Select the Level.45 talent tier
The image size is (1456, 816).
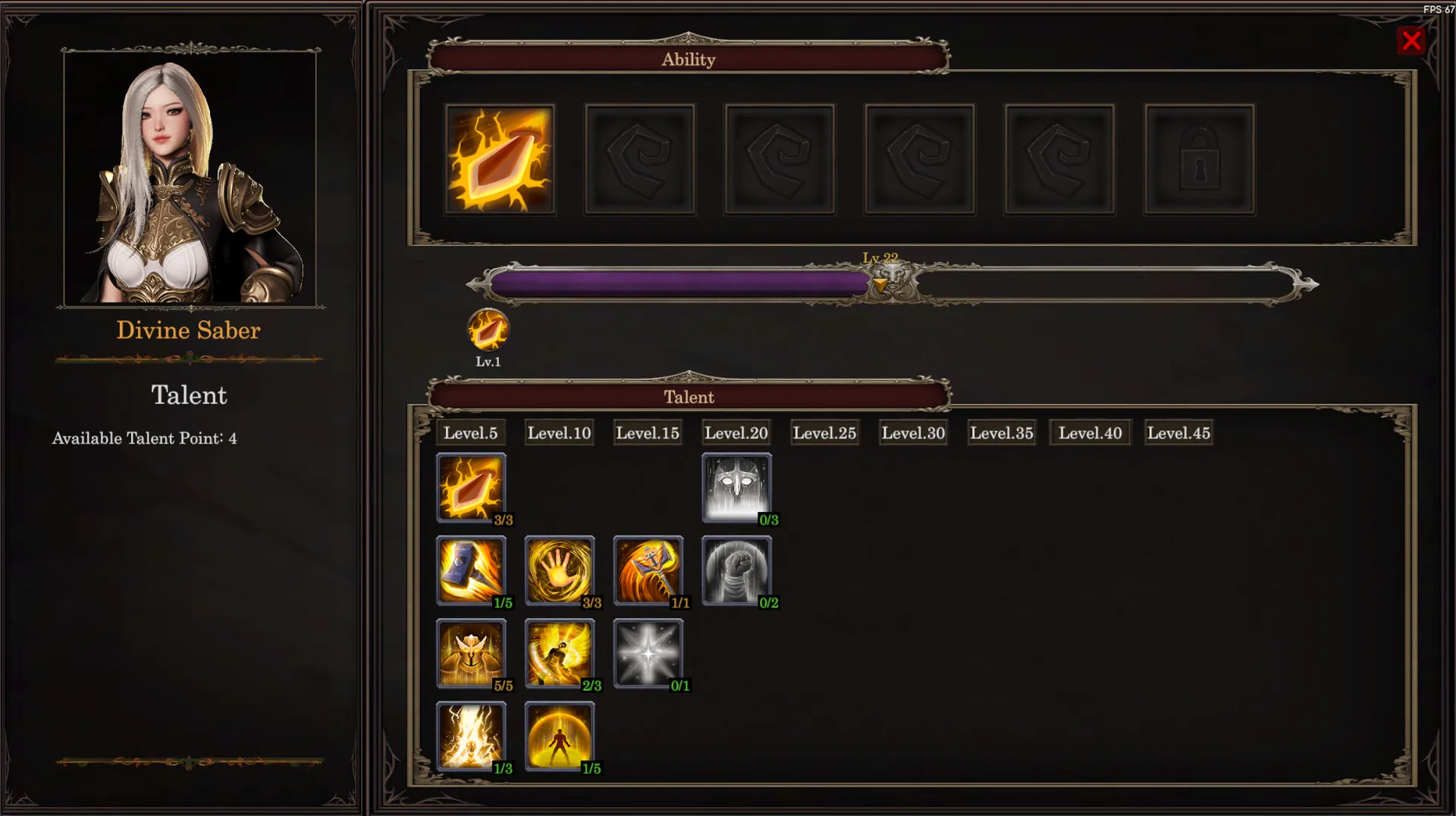point(1178,432)
